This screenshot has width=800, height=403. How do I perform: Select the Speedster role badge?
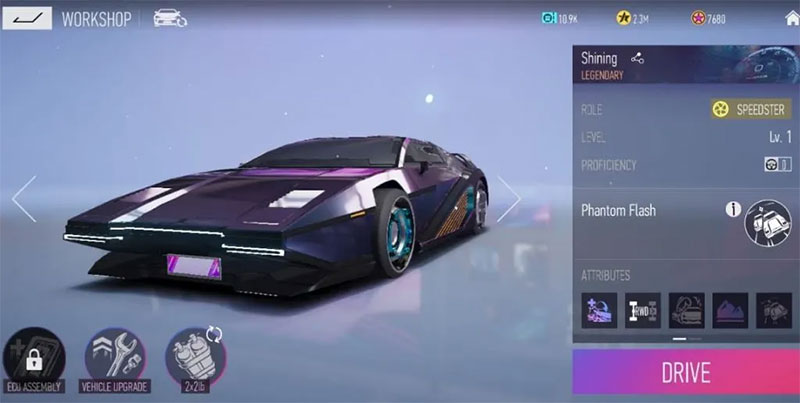[750, 109]
